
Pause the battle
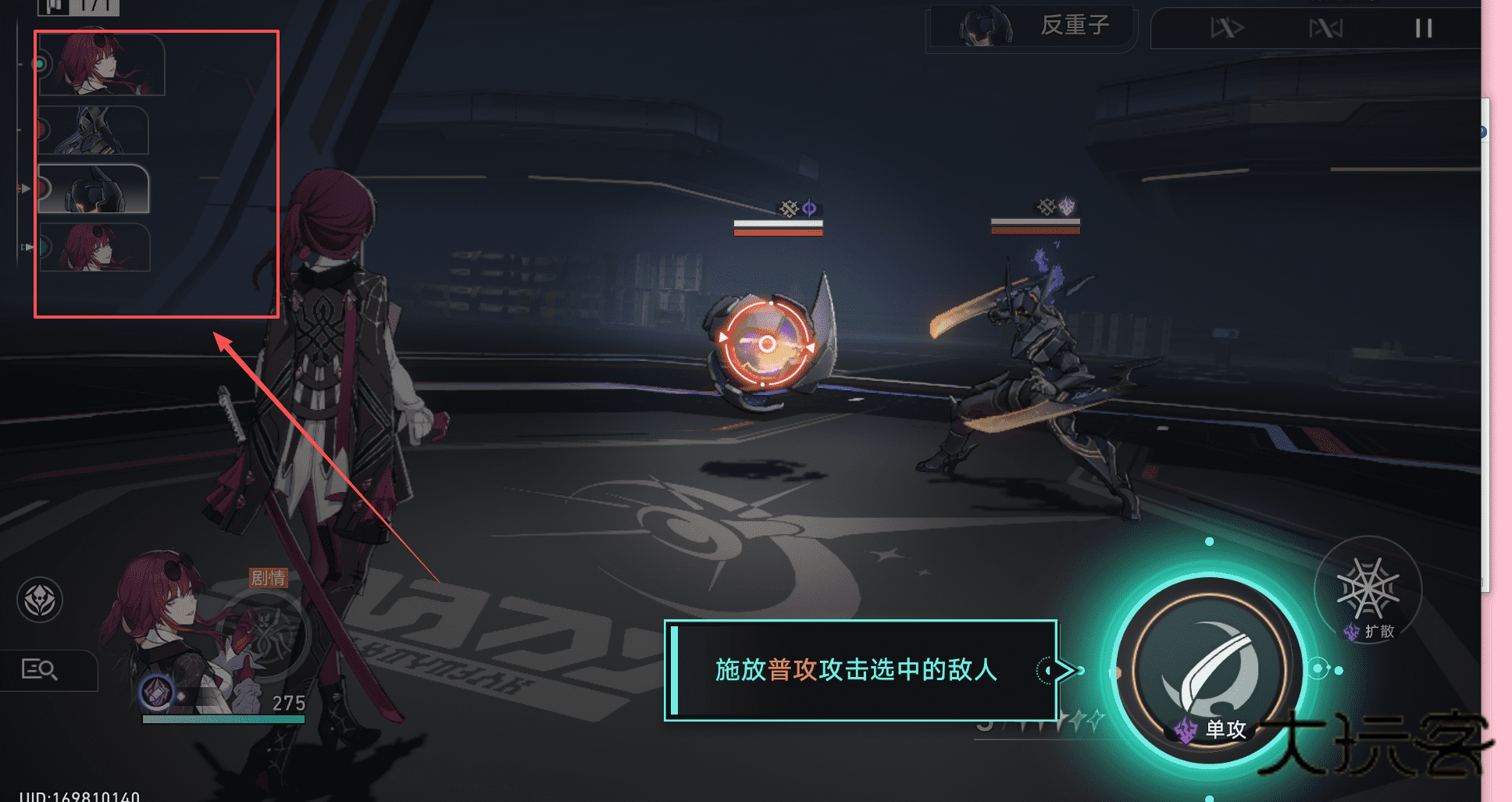1423,29
